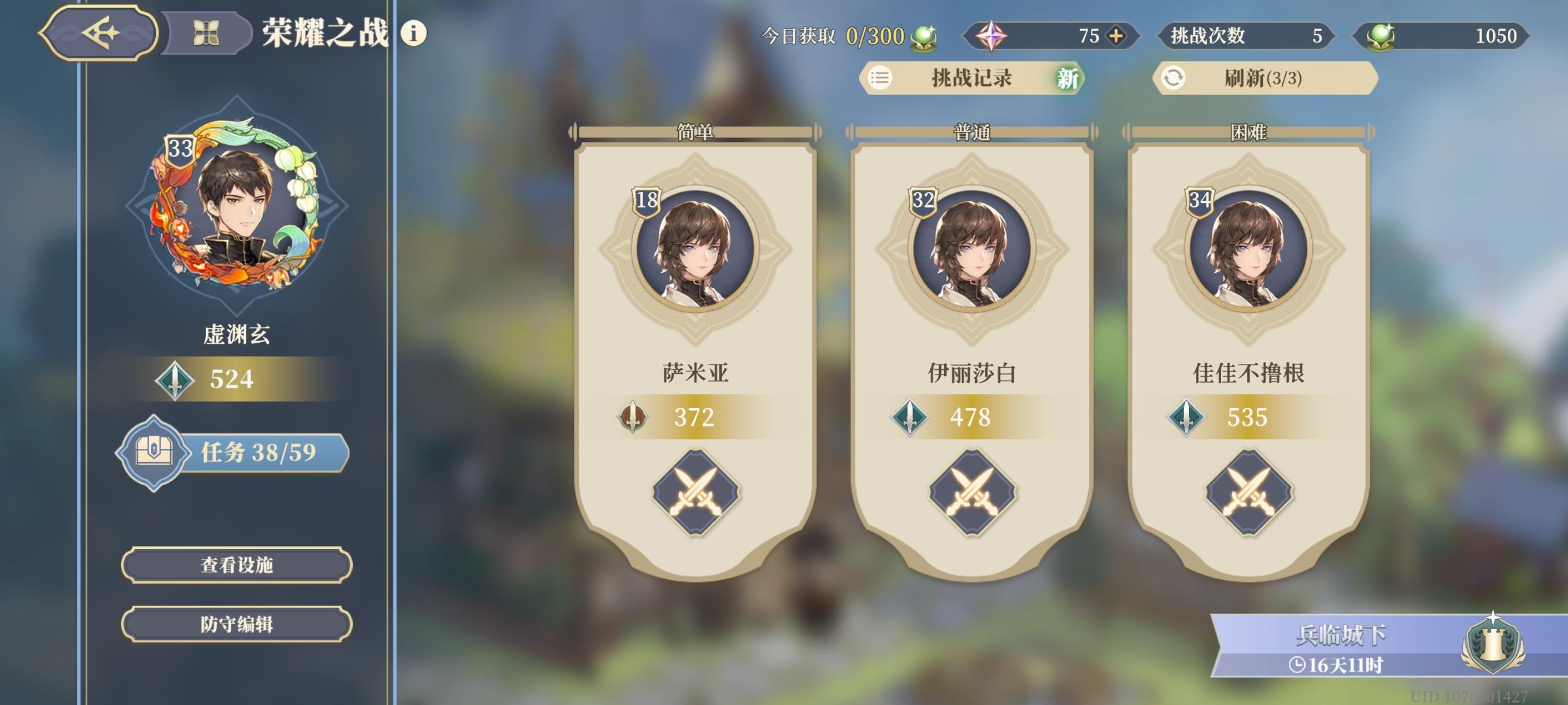Click the treasure chest icon beside 任务 38/59

point(155,453)
